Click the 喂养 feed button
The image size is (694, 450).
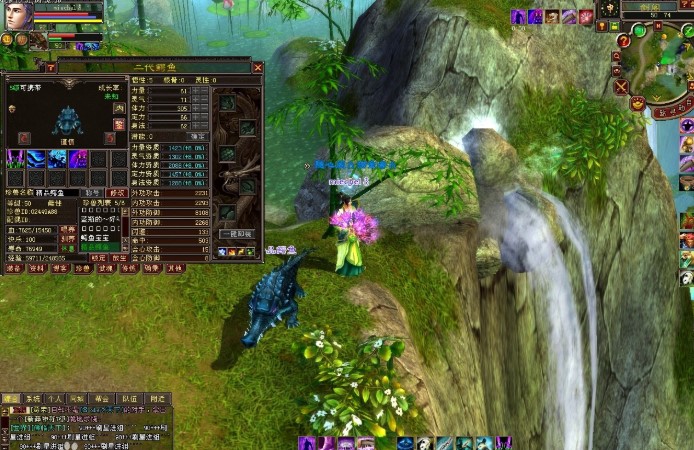(68, 229)
